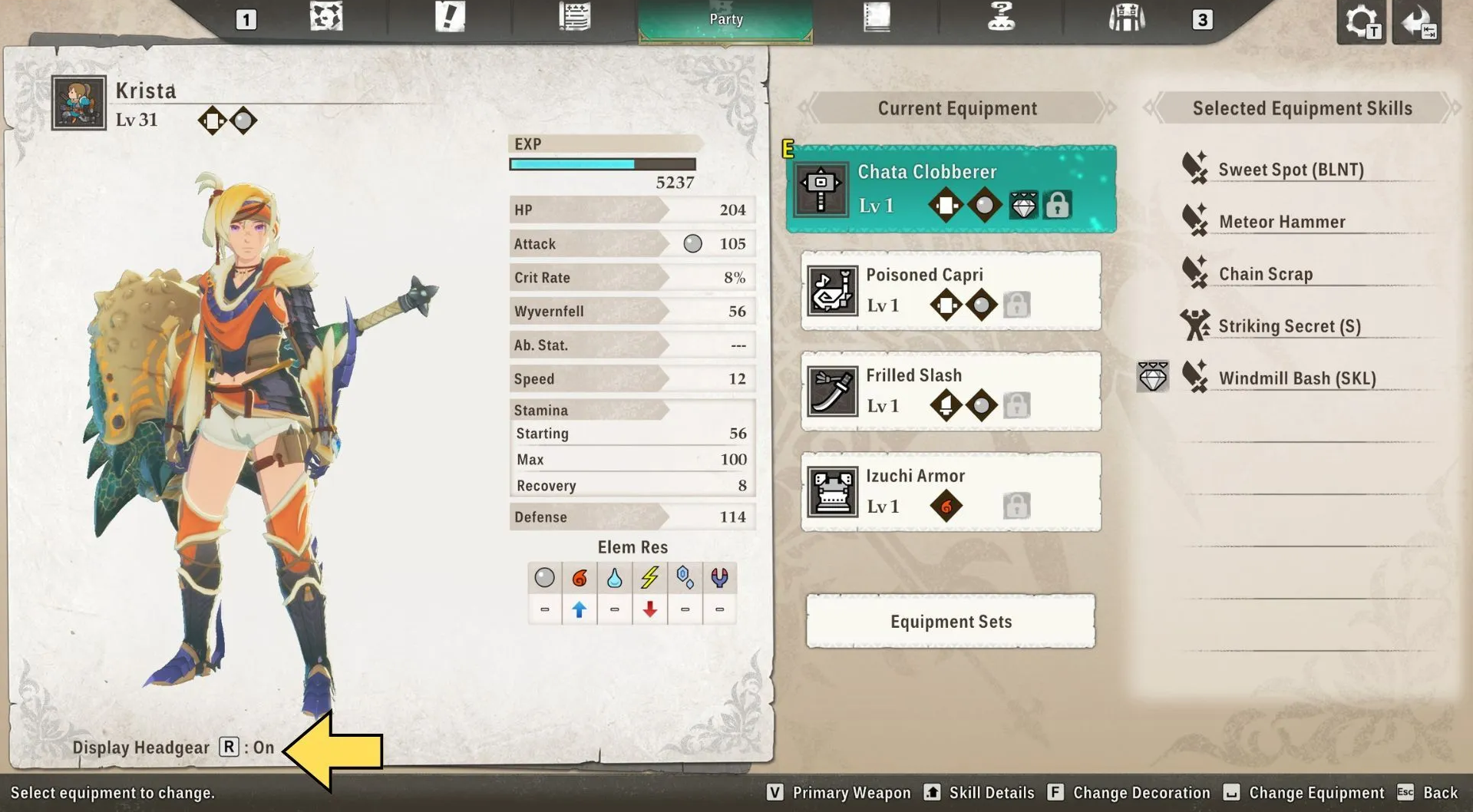The image size is (1473, 812).
Task: Select the Chata Clobberer hammer slot
Action: tap(950, 189)
